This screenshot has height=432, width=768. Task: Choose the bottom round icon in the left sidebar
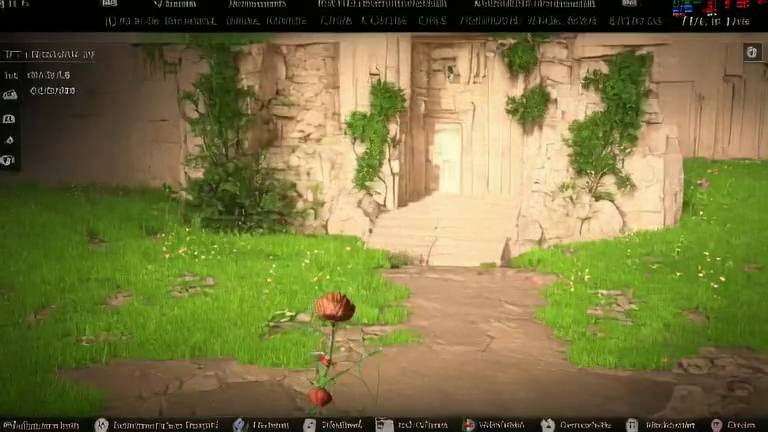[10, 160]
